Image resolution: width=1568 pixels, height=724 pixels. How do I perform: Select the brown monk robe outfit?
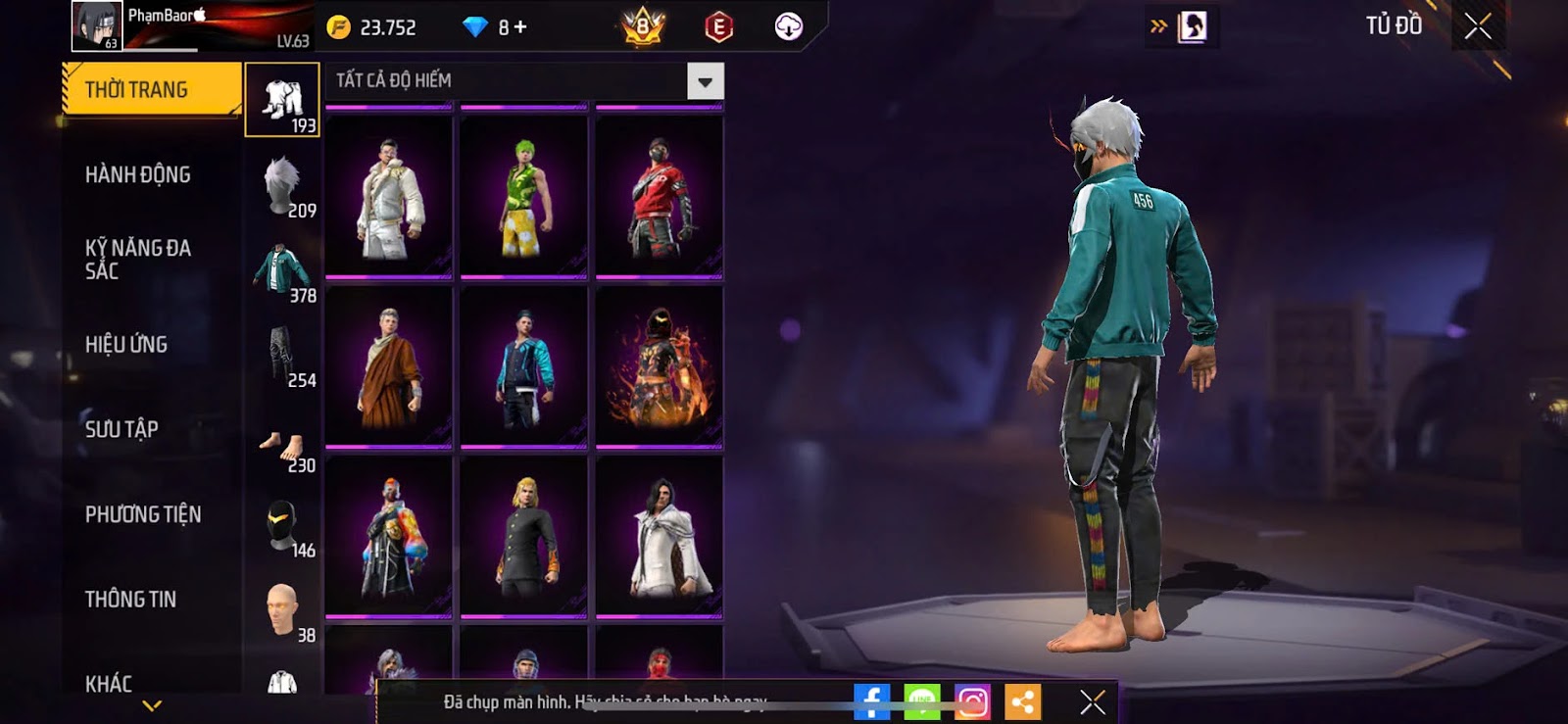[x=389, y=366]
